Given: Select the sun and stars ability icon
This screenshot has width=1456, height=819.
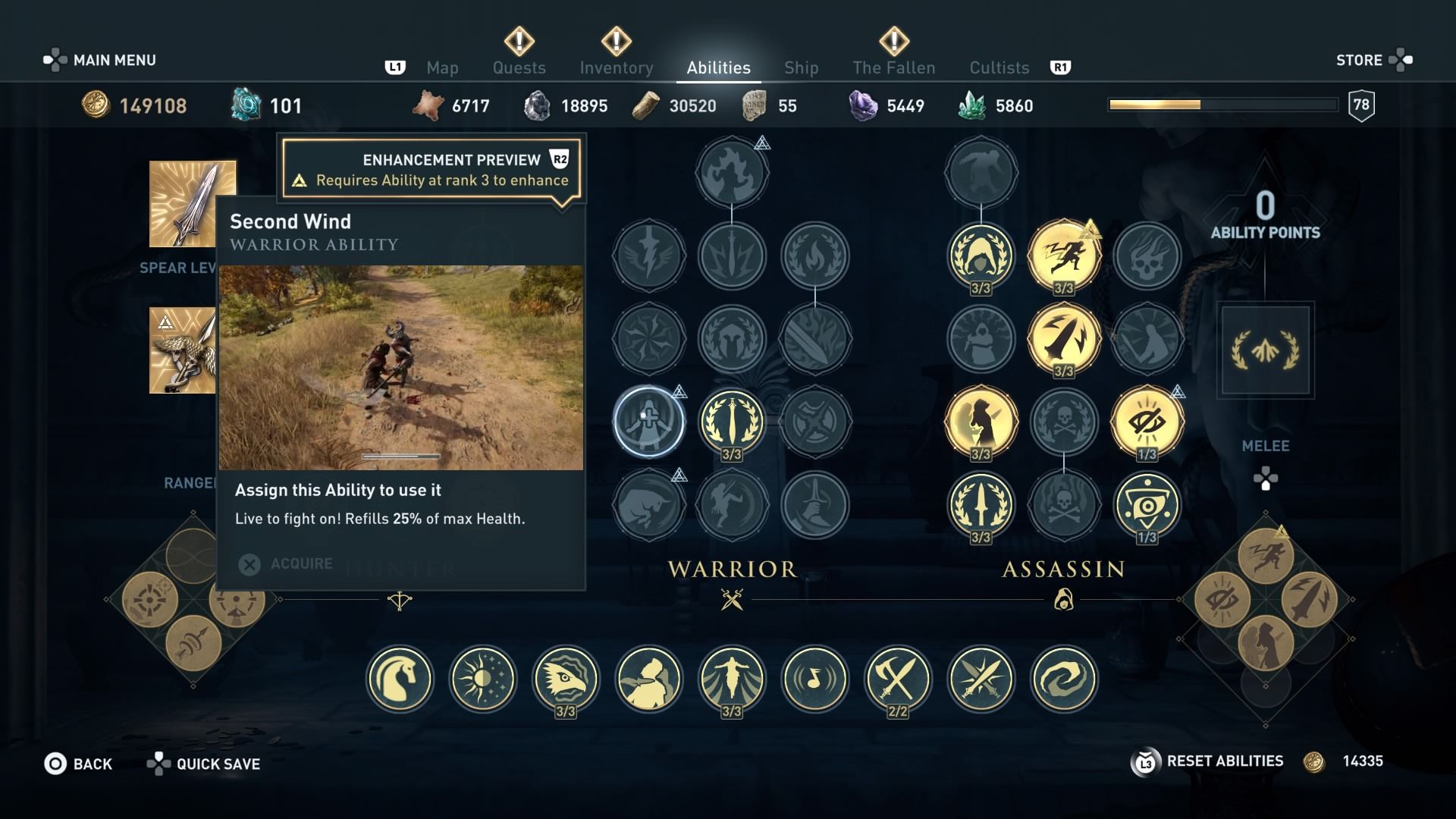Looking at the screenshot, I should coord(482,679).
